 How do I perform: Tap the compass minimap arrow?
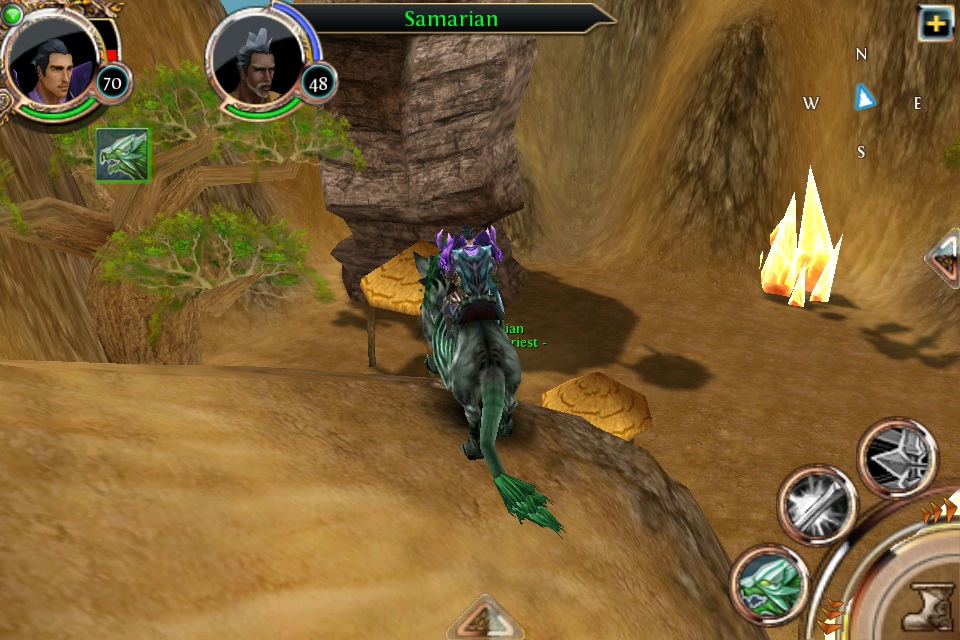click(864, 97)
